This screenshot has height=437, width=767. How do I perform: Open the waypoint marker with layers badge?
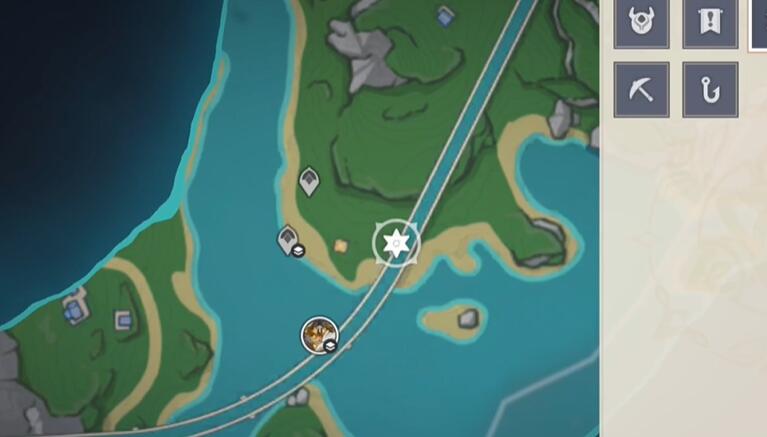[x=290, y=240]
